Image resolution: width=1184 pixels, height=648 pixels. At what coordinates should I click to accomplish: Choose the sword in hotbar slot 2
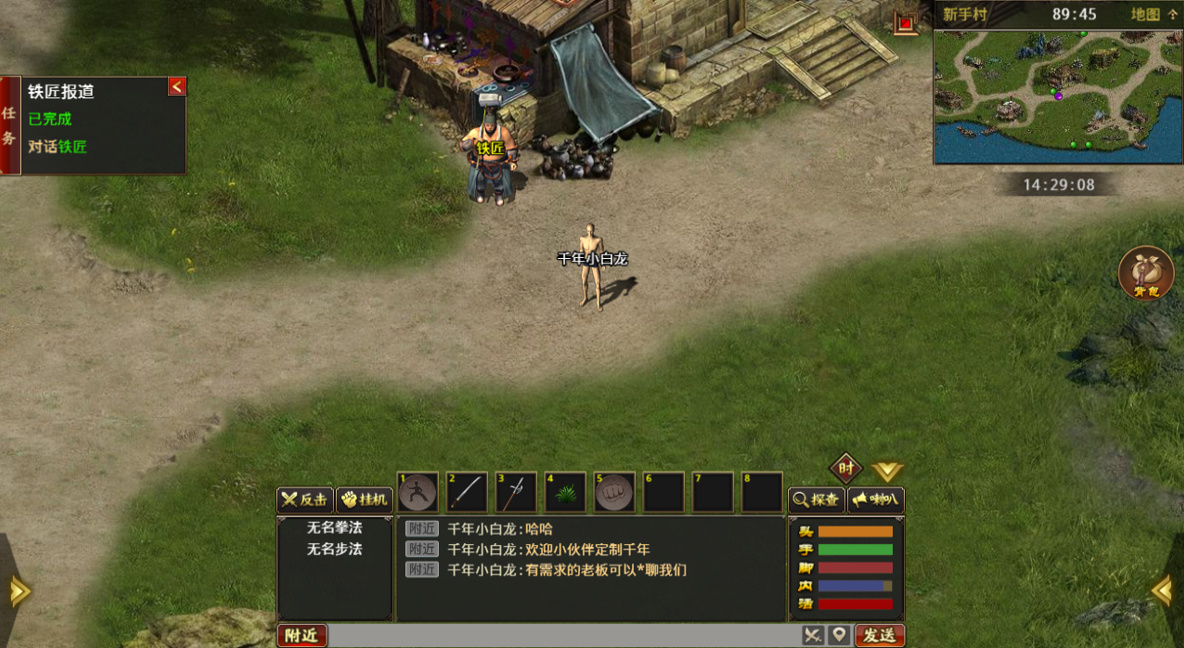[x=467, y=492]
